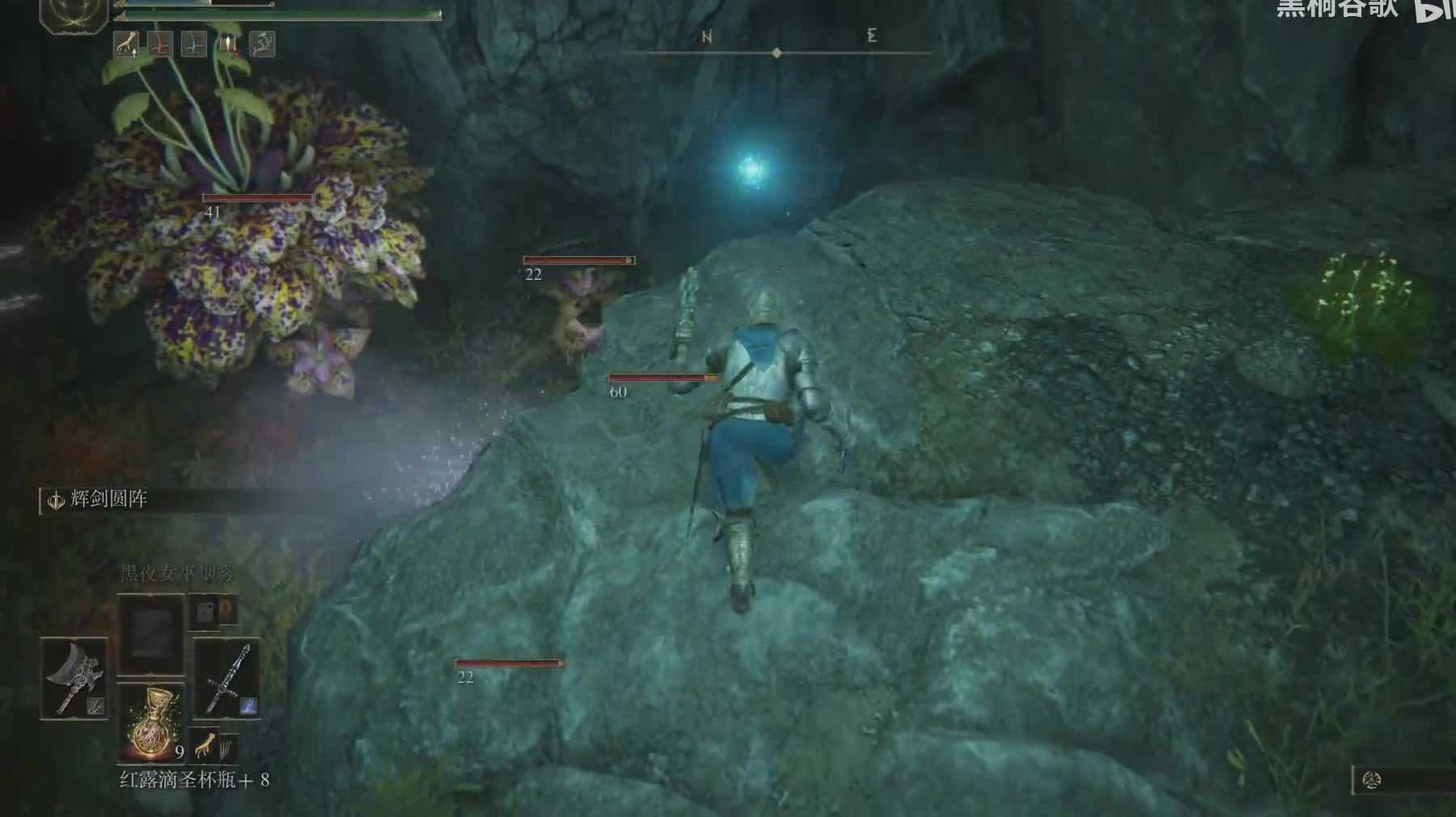Click the round emblem icon in the corner tab
The height and width of the screenshot is (817, 1456).
[1371, 781]
